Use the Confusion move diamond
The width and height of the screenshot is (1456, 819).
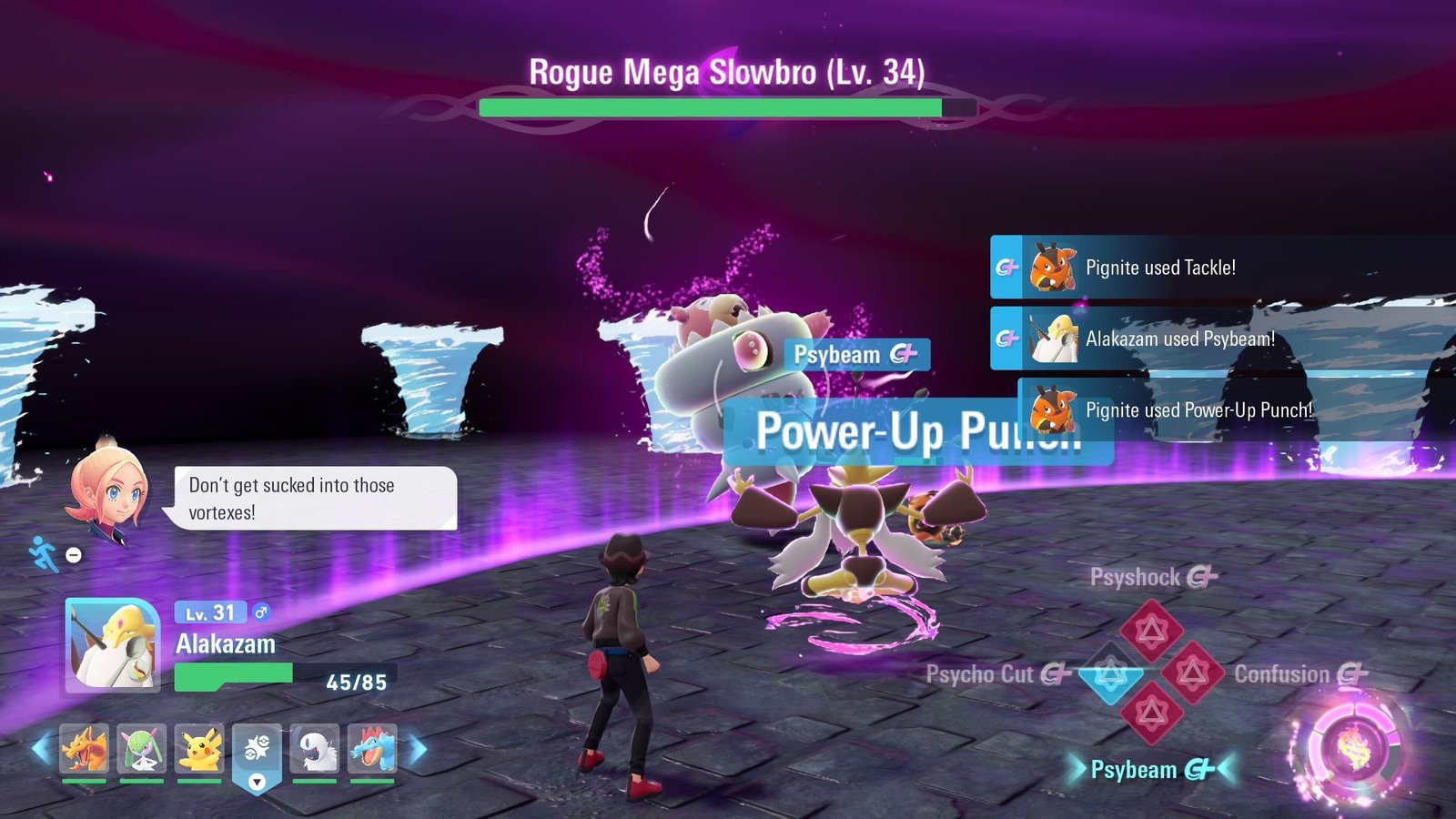[x=1192, y=673]
